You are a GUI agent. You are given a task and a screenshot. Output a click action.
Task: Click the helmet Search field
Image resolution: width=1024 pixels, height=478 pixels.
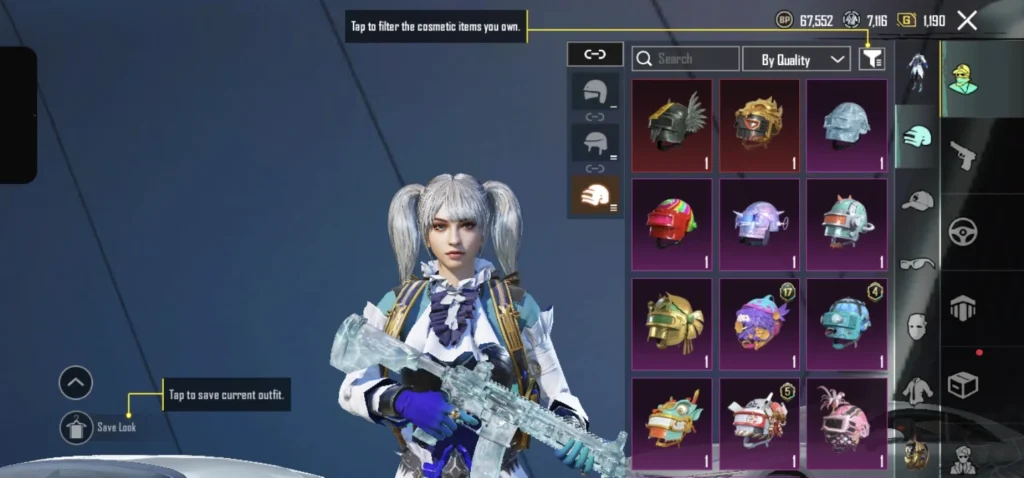686,59
